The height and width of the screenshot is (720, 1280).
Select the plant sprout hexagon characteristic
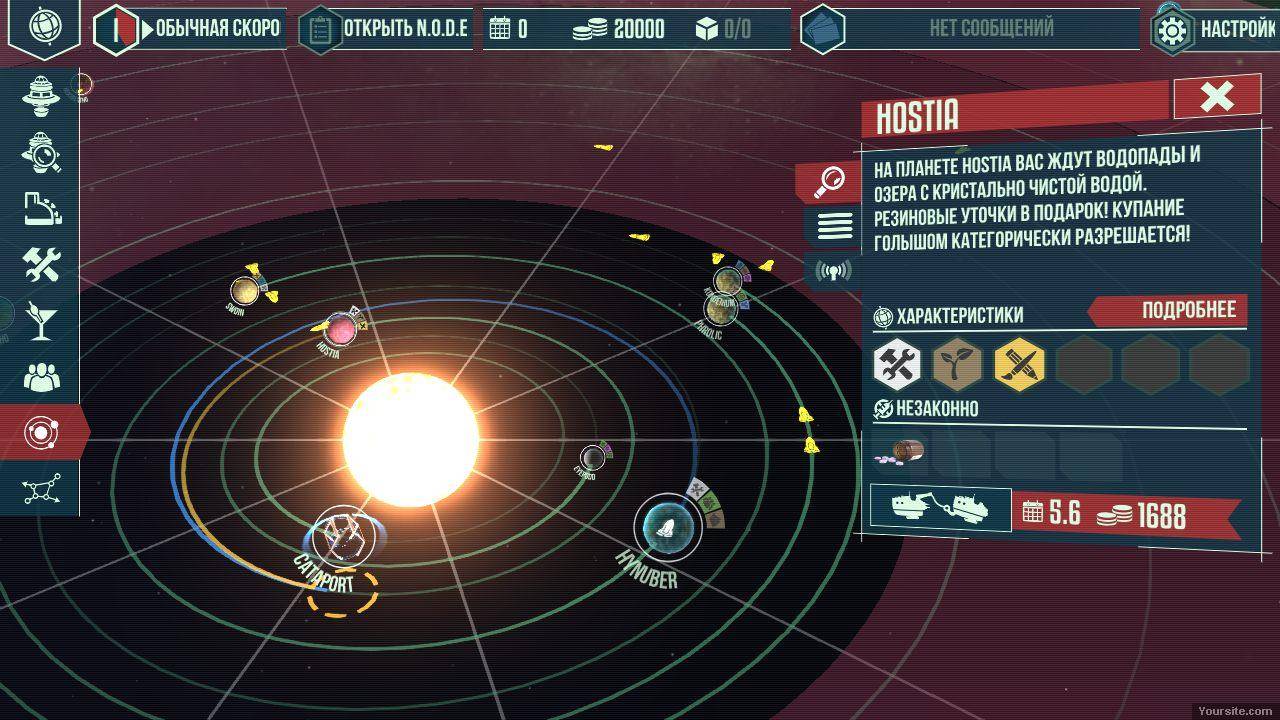[957, 364]
